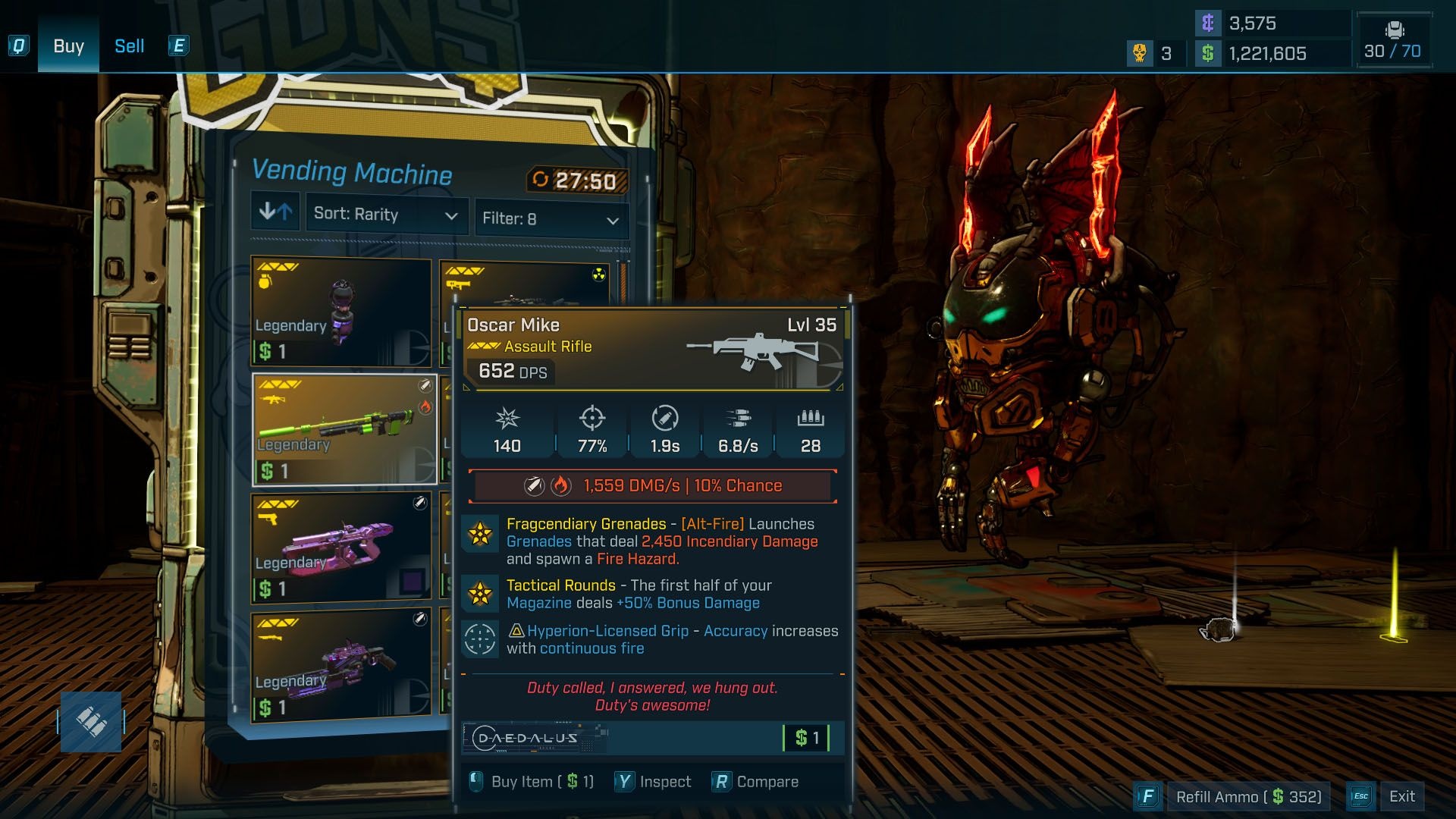The width and height of the screenshot is (1456, 819).
Task: Select the legendary grenade item slot
Action: [341, 312]
